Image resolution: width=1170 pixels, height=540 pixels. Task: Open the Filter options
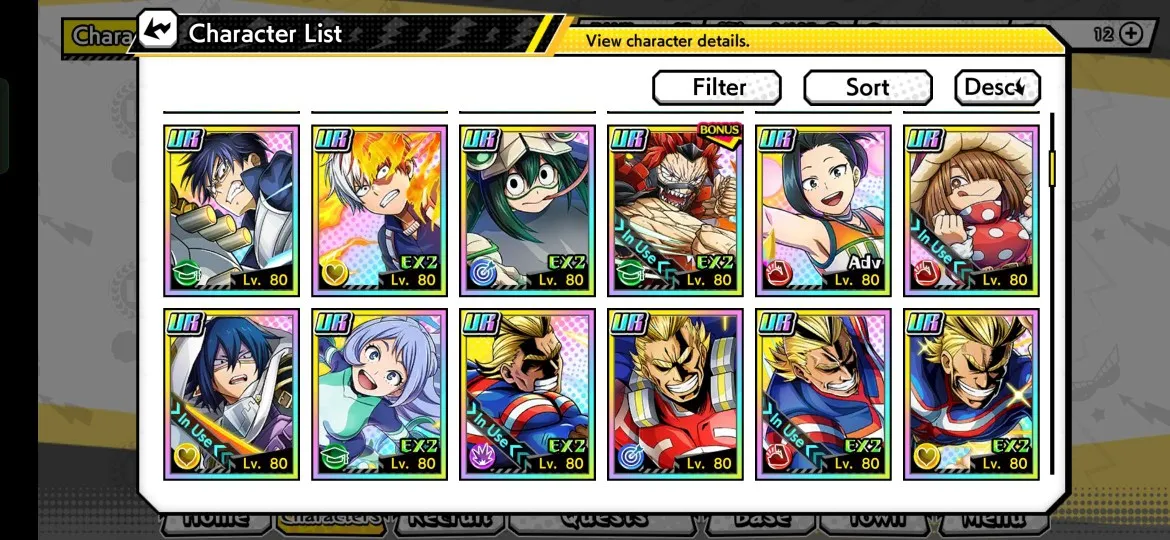[716, 88]
